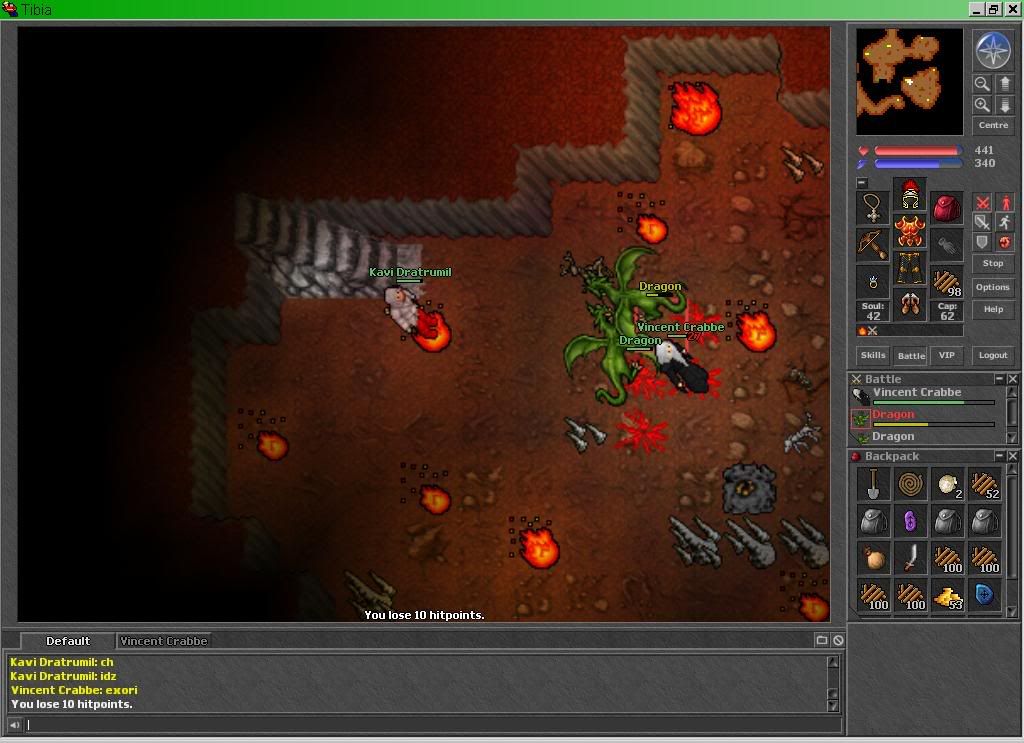Open the equipped red backpack slot
The height and width of the screenshot is (743, 1024).
[x=947, y=208]
